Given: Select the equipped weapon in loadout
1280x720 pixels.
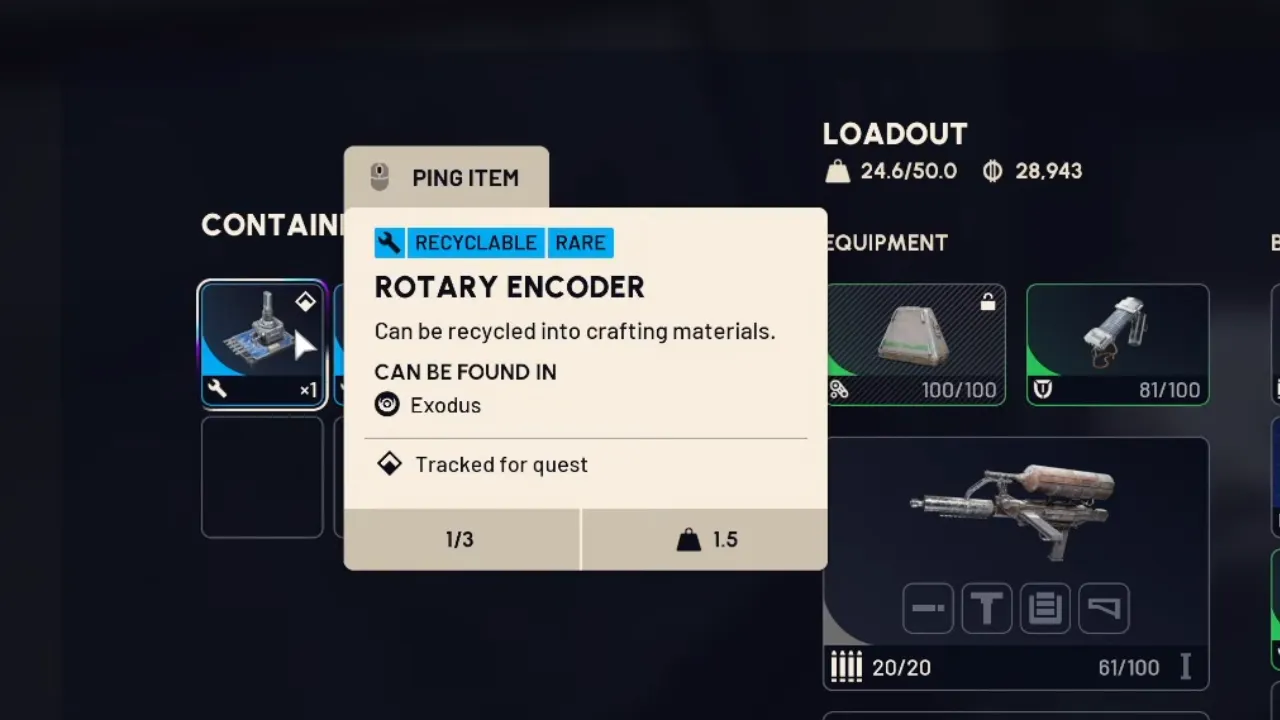Looking at the screenshot, I should pos(1015,510).
